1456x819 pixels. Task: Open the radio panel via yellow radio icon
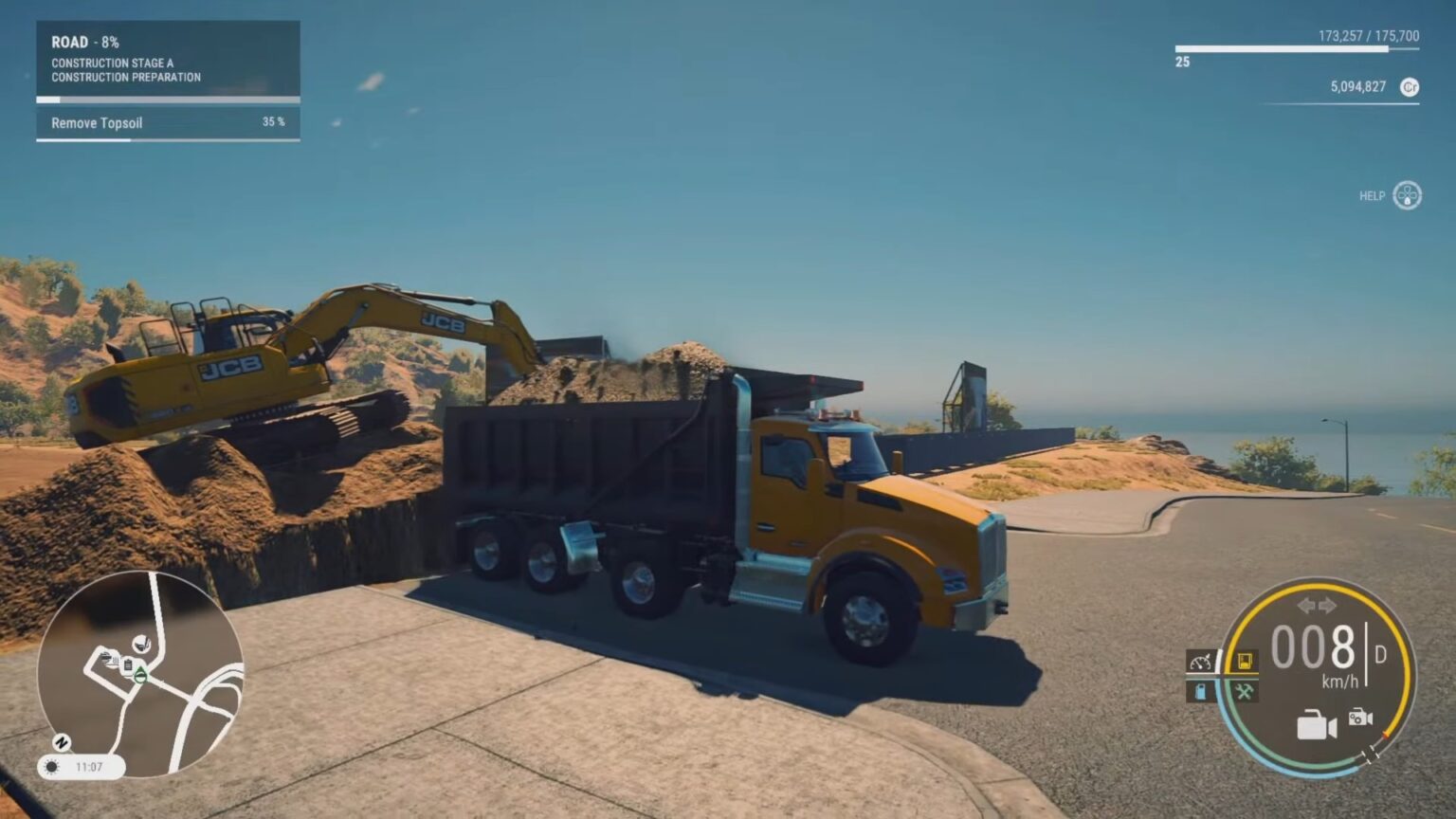tap(1245, 661)
